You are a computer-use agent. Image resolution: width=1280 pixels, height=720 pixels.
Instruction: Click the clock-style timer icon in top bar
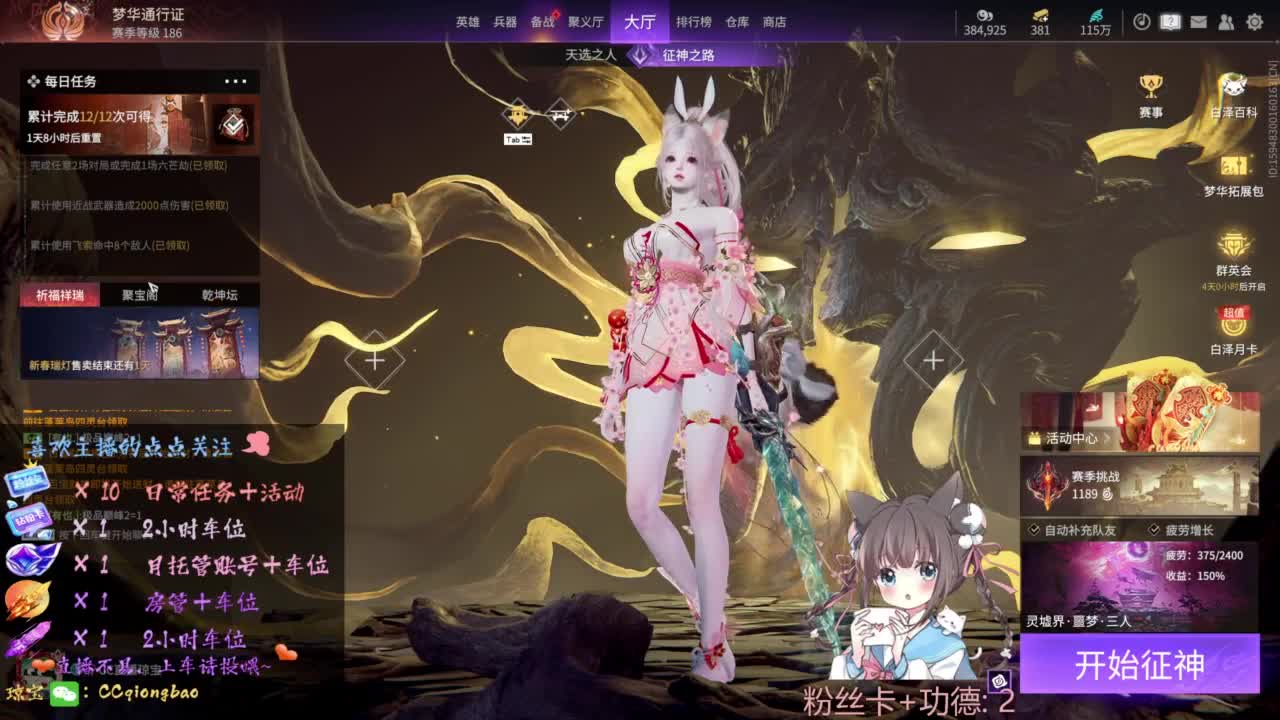coord(1142,21)
